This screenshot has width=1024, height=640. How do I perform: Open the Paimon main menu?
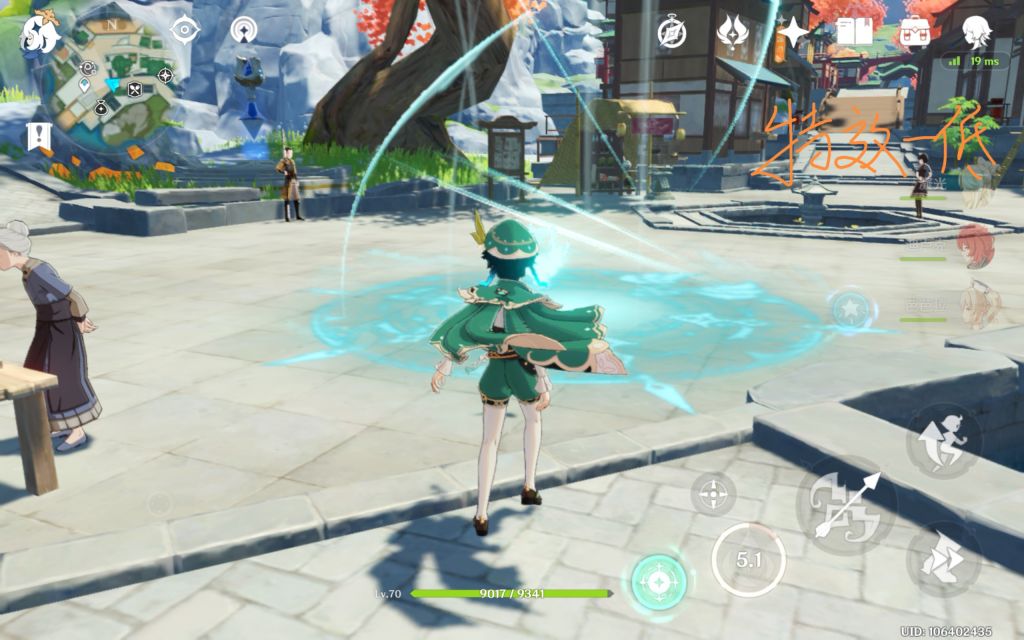click(x=41, y=33)
